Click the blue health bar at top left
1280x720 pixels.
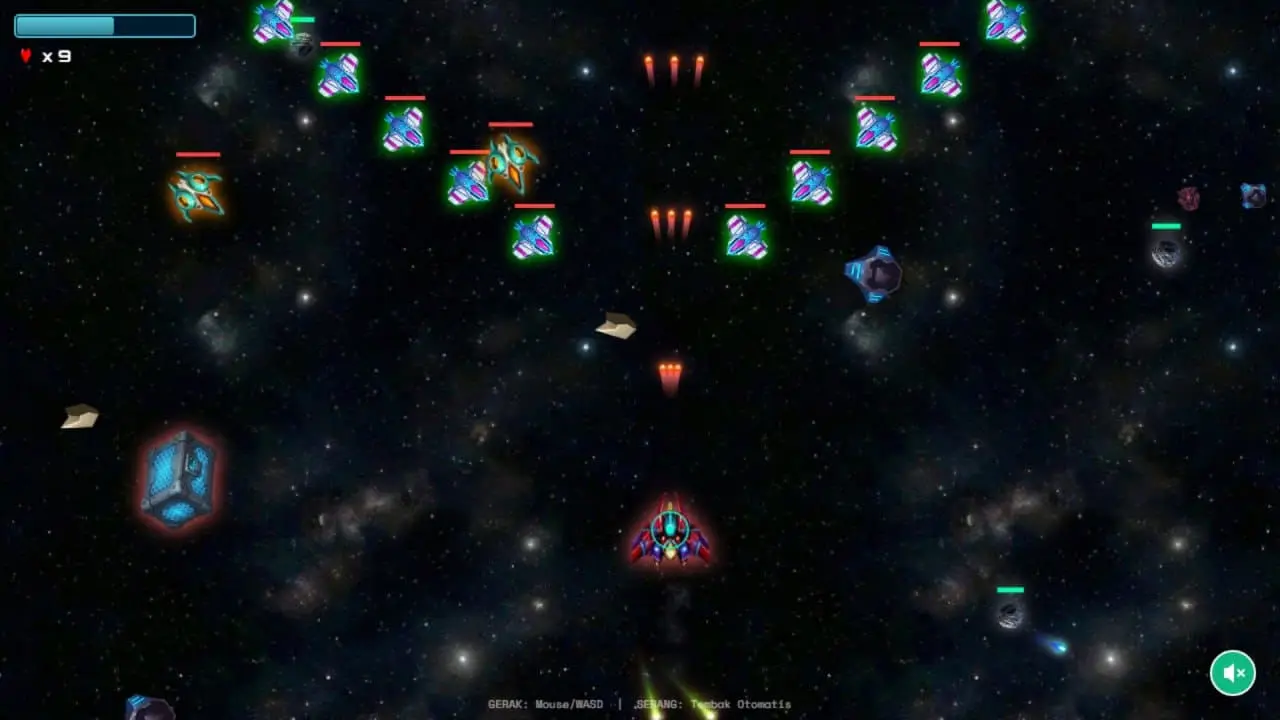coord(105,25)
